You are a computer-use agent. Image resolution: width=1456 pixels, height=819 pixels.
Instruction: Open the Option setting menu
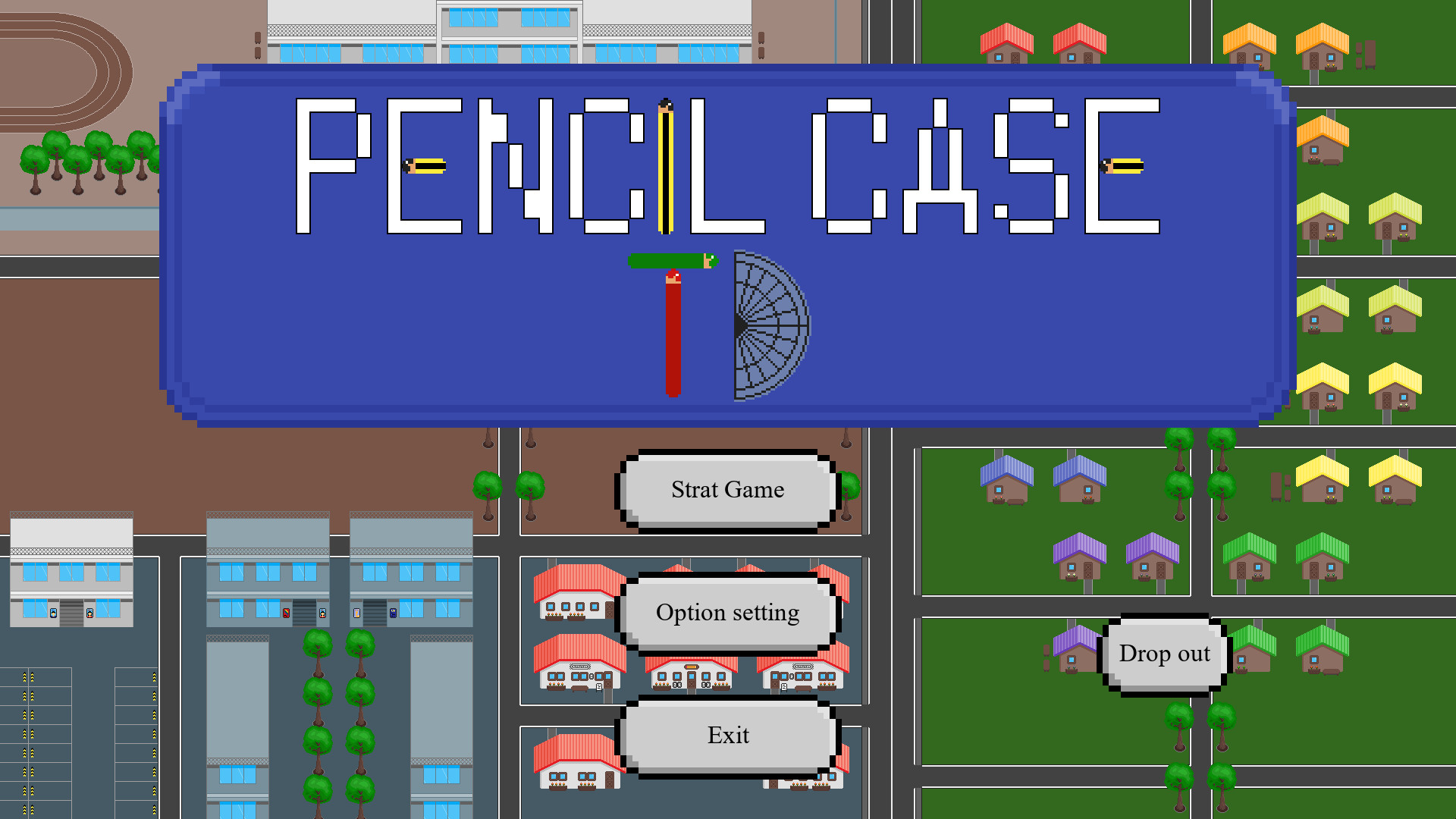(727, 612)
